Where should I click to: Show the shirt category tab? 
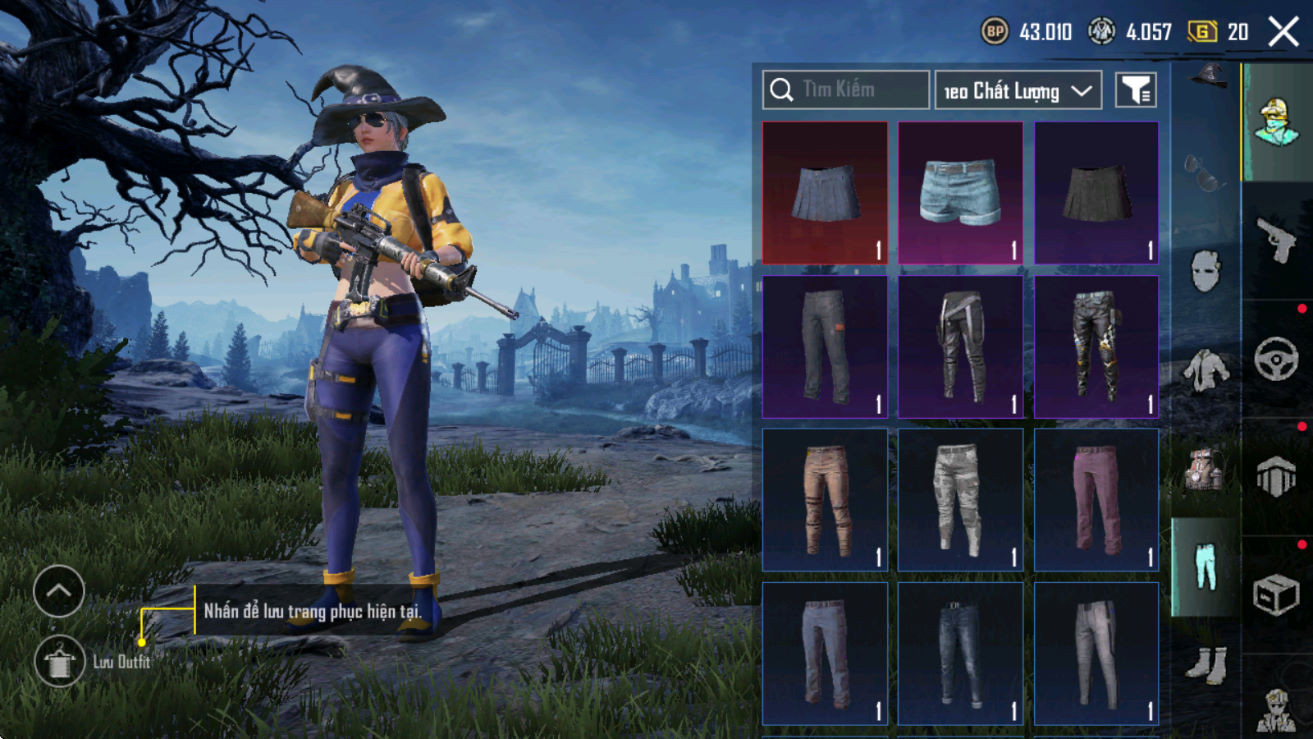pos(1206,370)
